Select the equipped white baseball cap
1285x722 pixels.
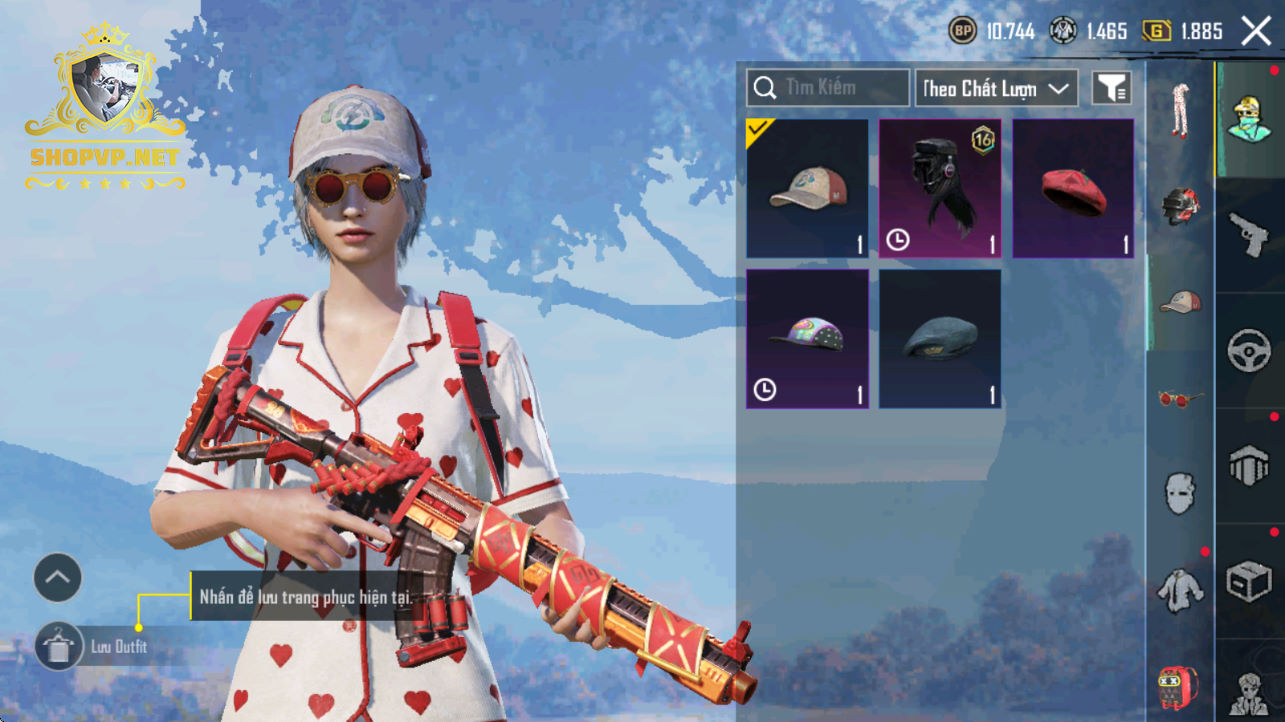tap(807, 188)
